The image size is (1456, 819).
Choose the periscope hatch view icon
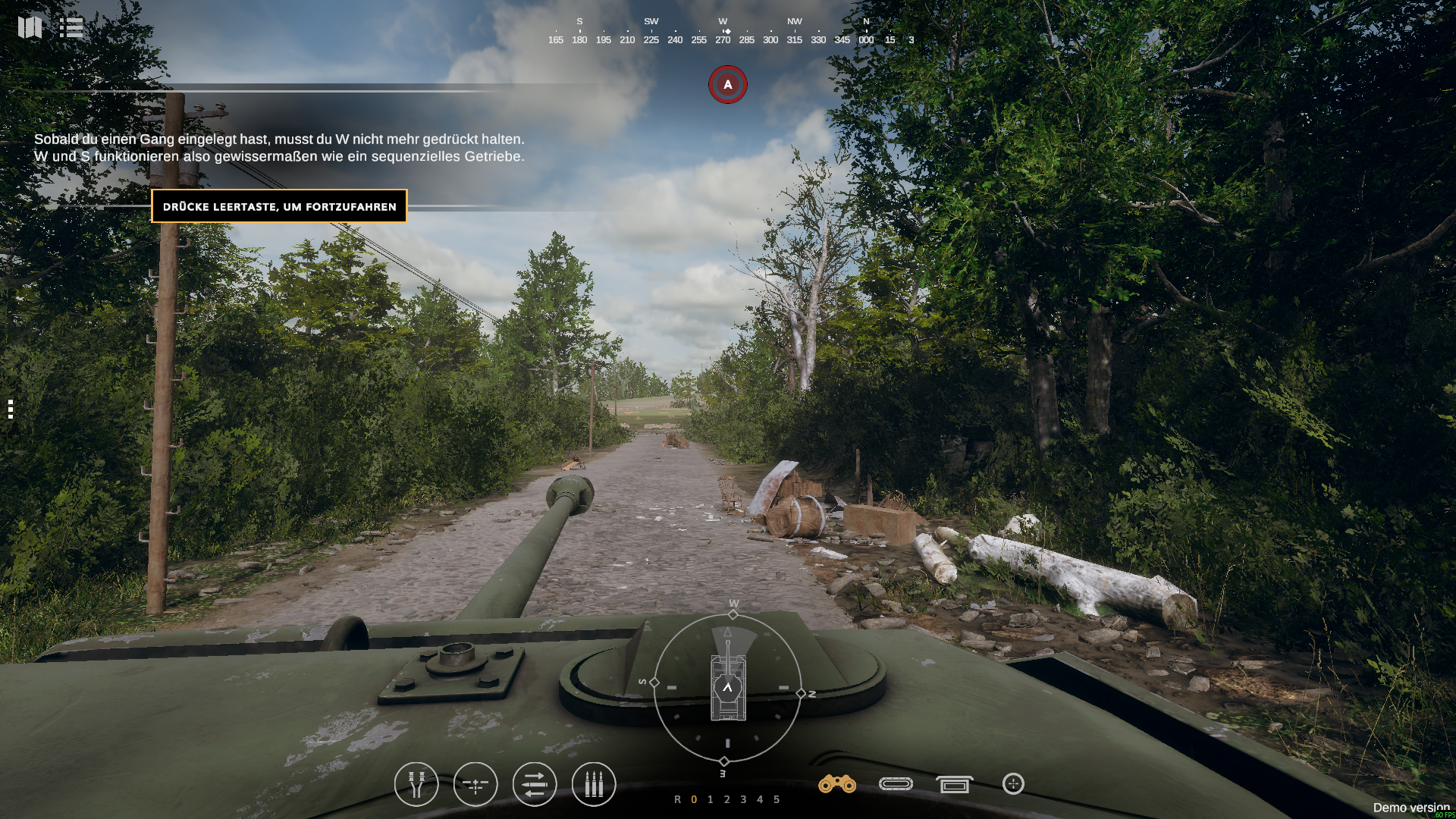click(954, 784)
